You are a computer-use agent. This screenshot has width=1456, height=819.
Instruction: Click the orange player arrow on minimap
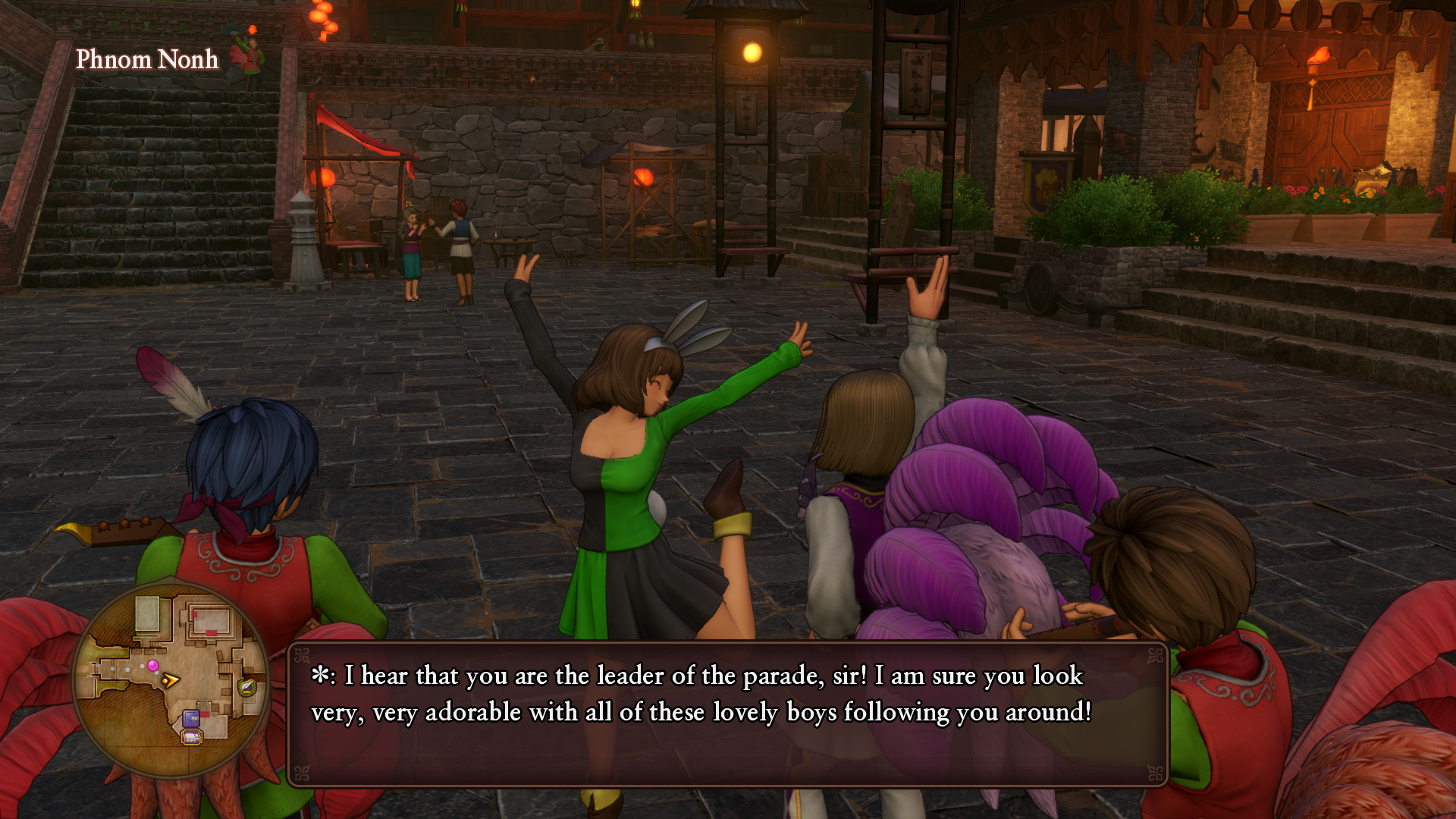pyautogui.click(x=171, y=680)
